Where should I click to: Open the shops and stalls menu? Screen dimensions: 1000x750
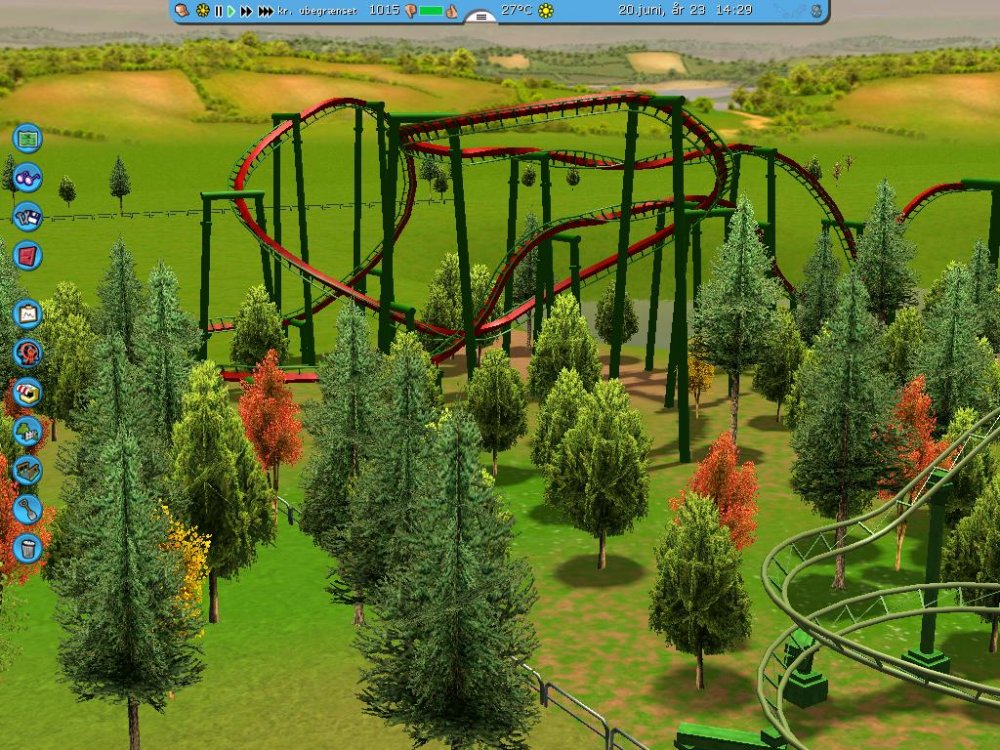(x=27, y=392)
